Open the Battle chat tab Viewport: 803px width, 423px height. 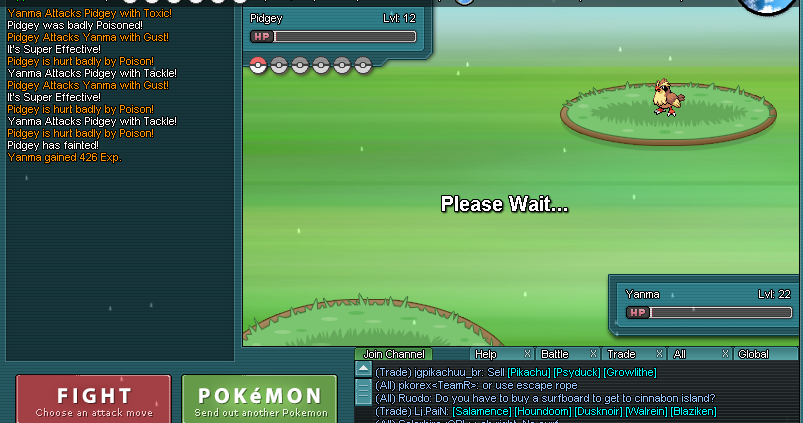click(x=555, y=354)
